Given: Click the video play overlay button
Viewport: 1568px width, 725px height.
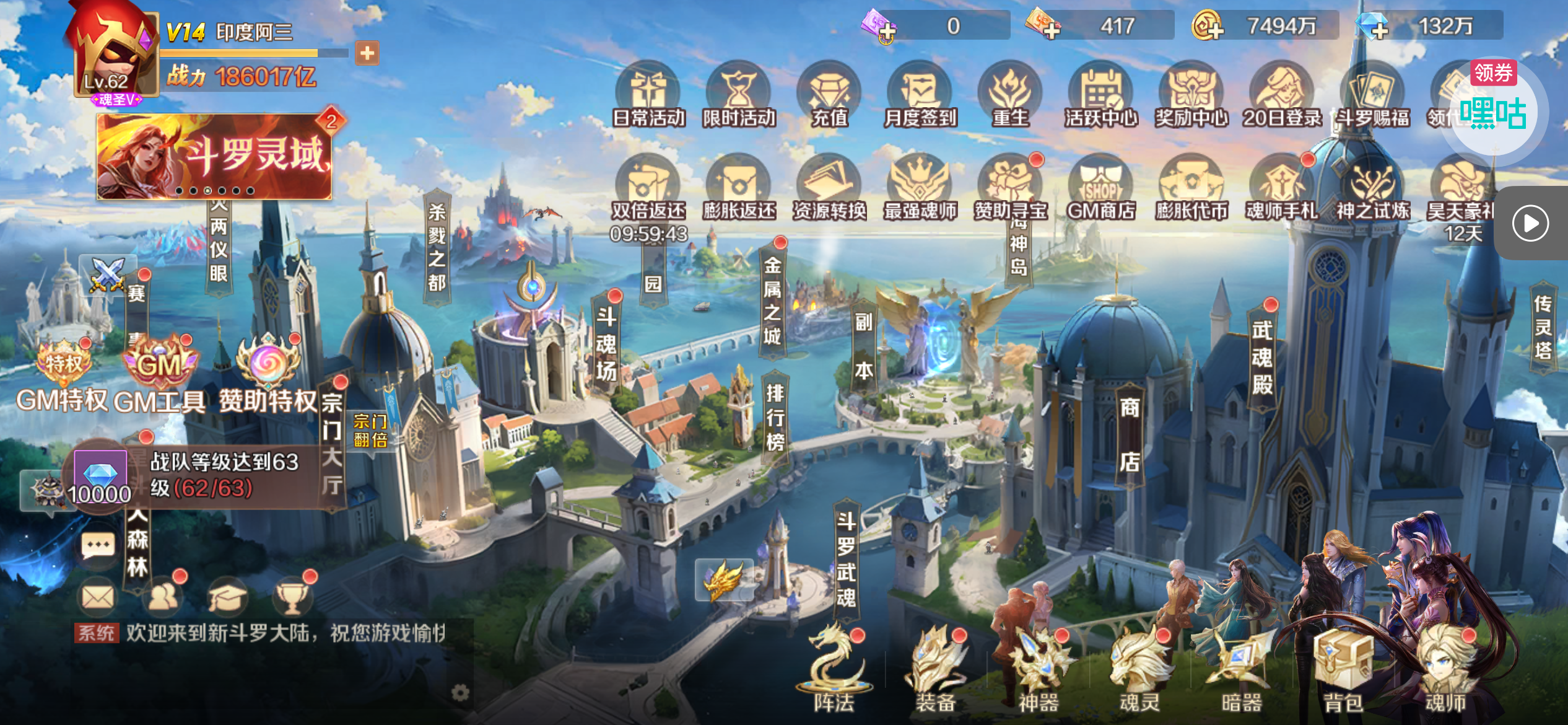Looking at the screenshot, I should 1530,223.
